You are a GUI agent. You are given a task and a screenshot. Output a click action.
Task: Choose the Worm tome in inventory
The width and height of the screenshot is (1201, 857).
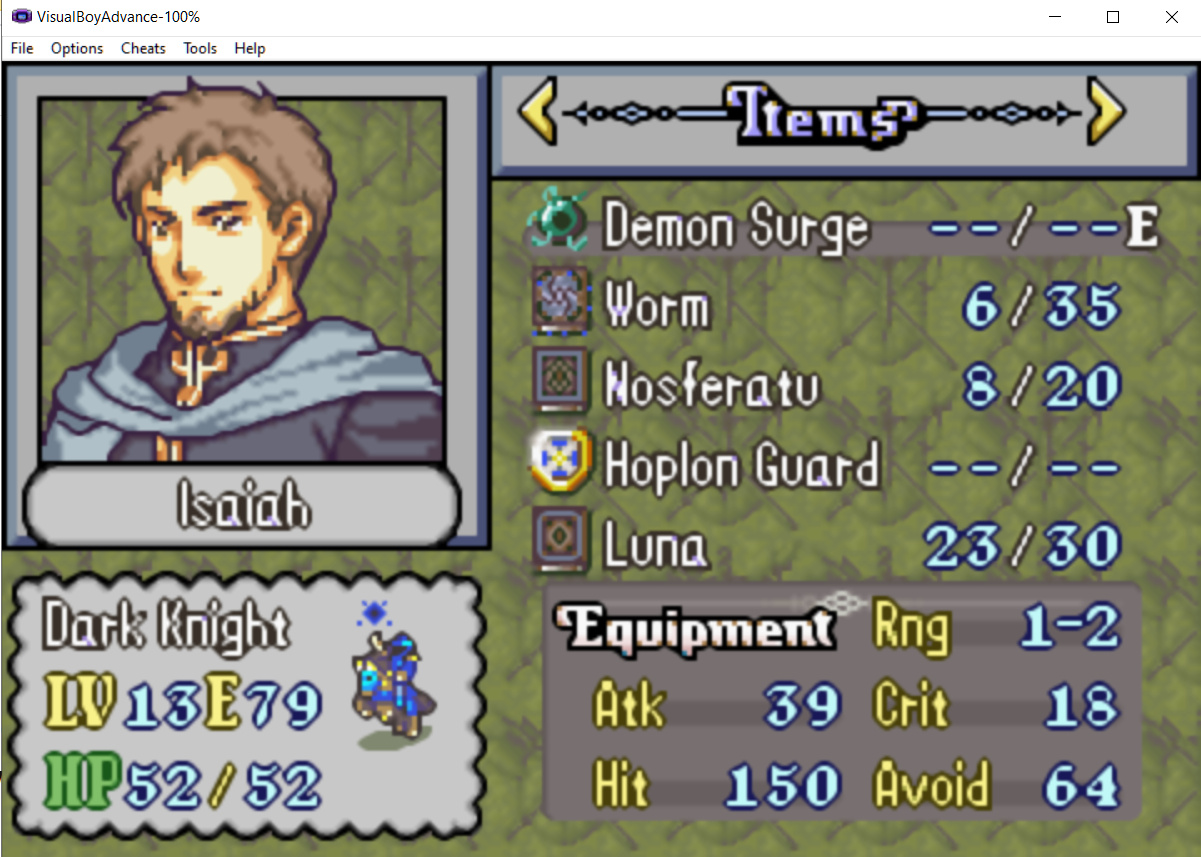(657, 307)
